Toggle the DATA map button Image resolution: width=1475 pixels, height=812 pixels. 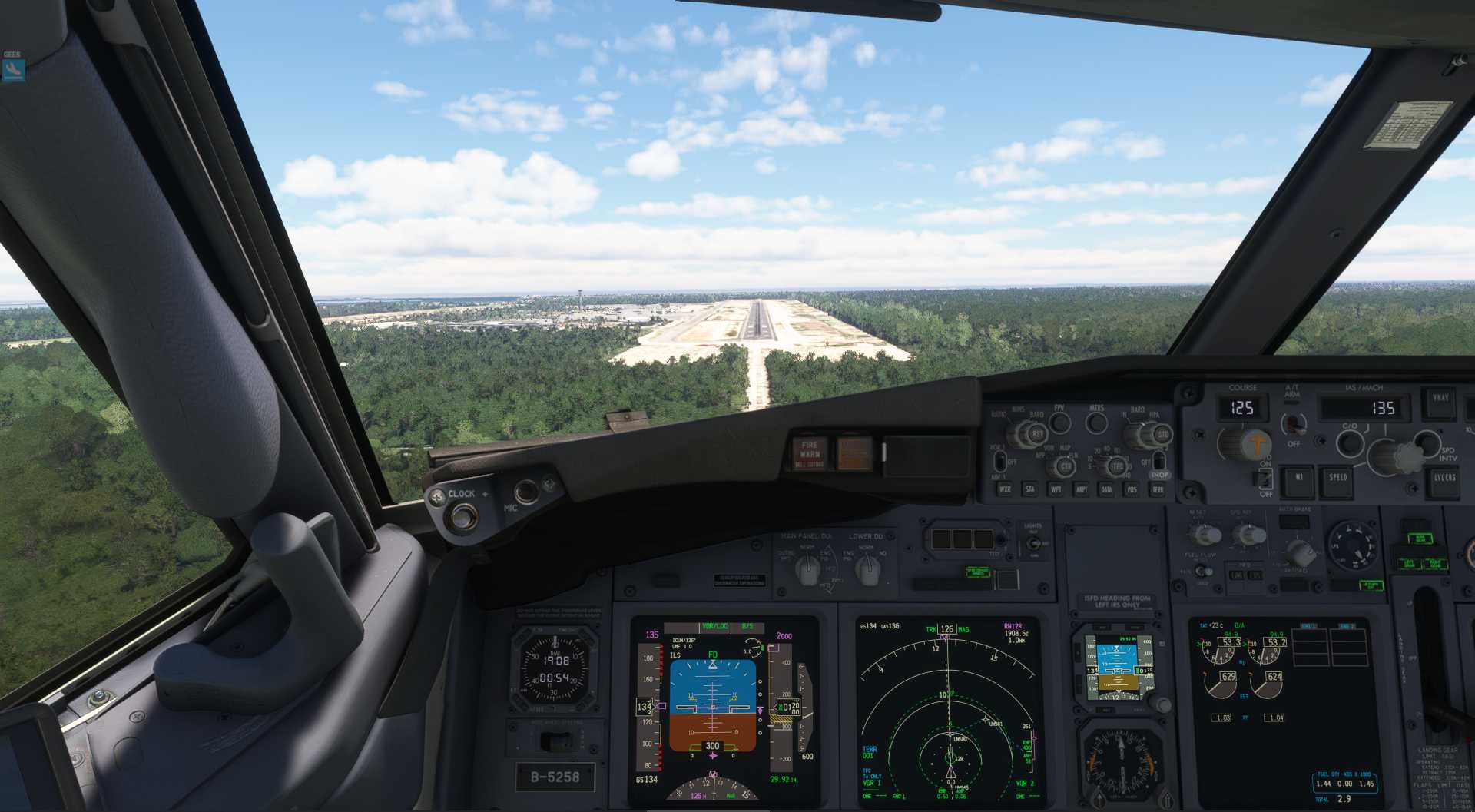click(1106, 489)
